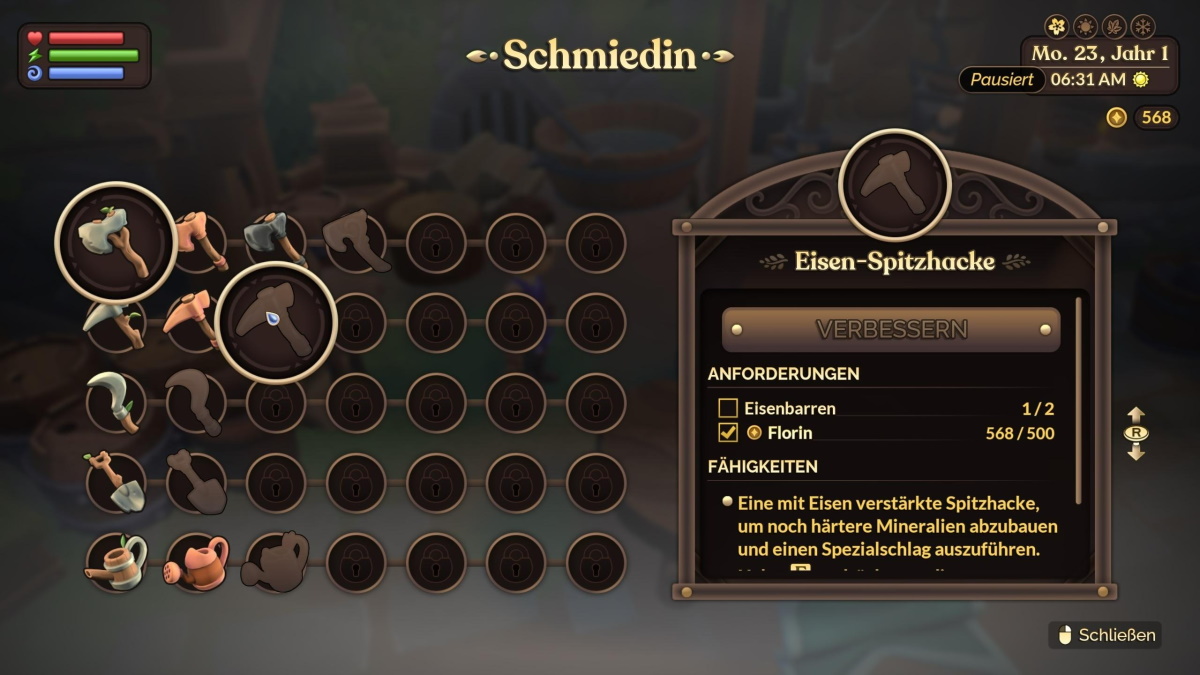Select the silhouetted watering can upgrade
Viewport: 1200px width, 675px height.
(x=276, y=562)
